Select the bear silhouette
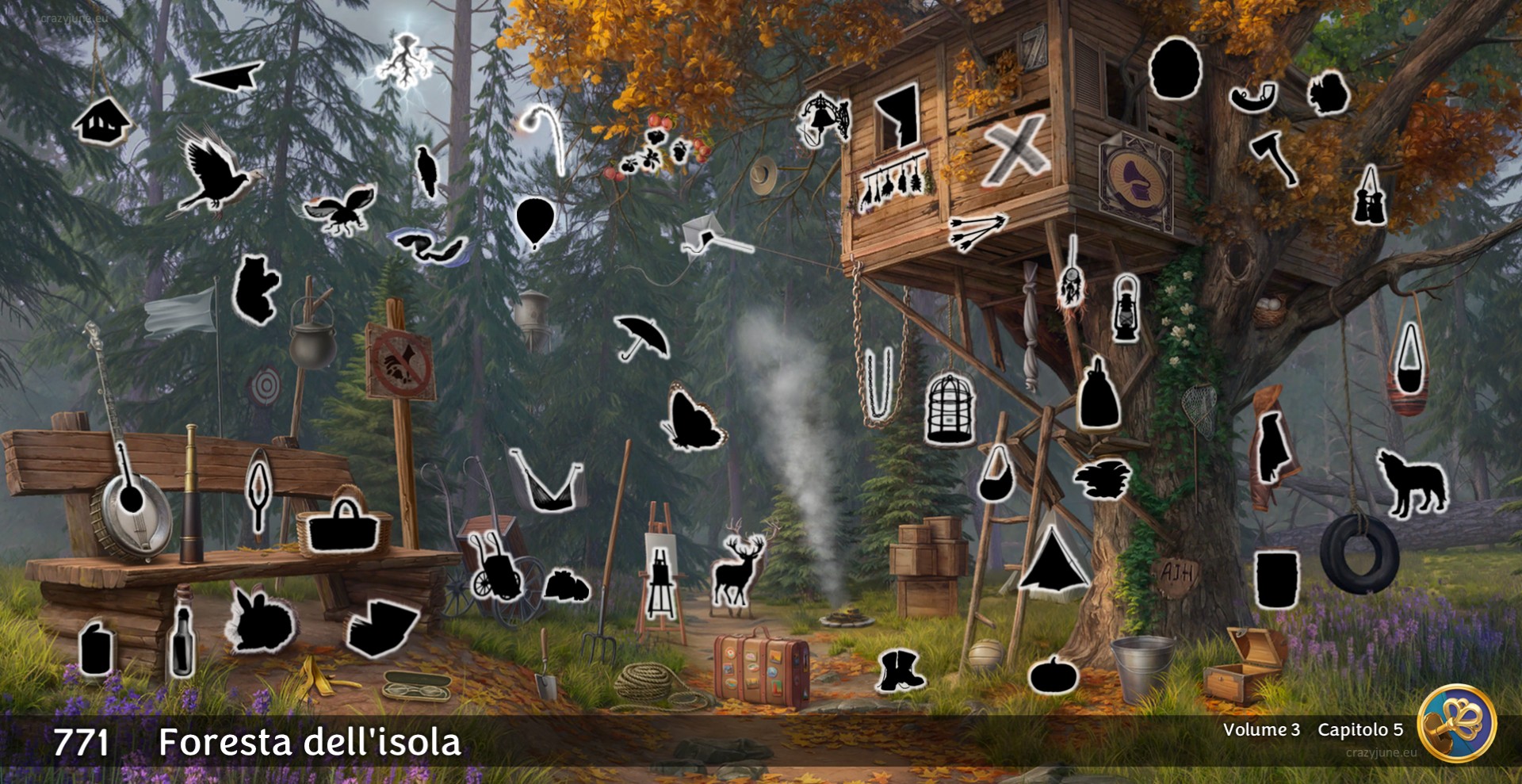 tap(255, 289)
